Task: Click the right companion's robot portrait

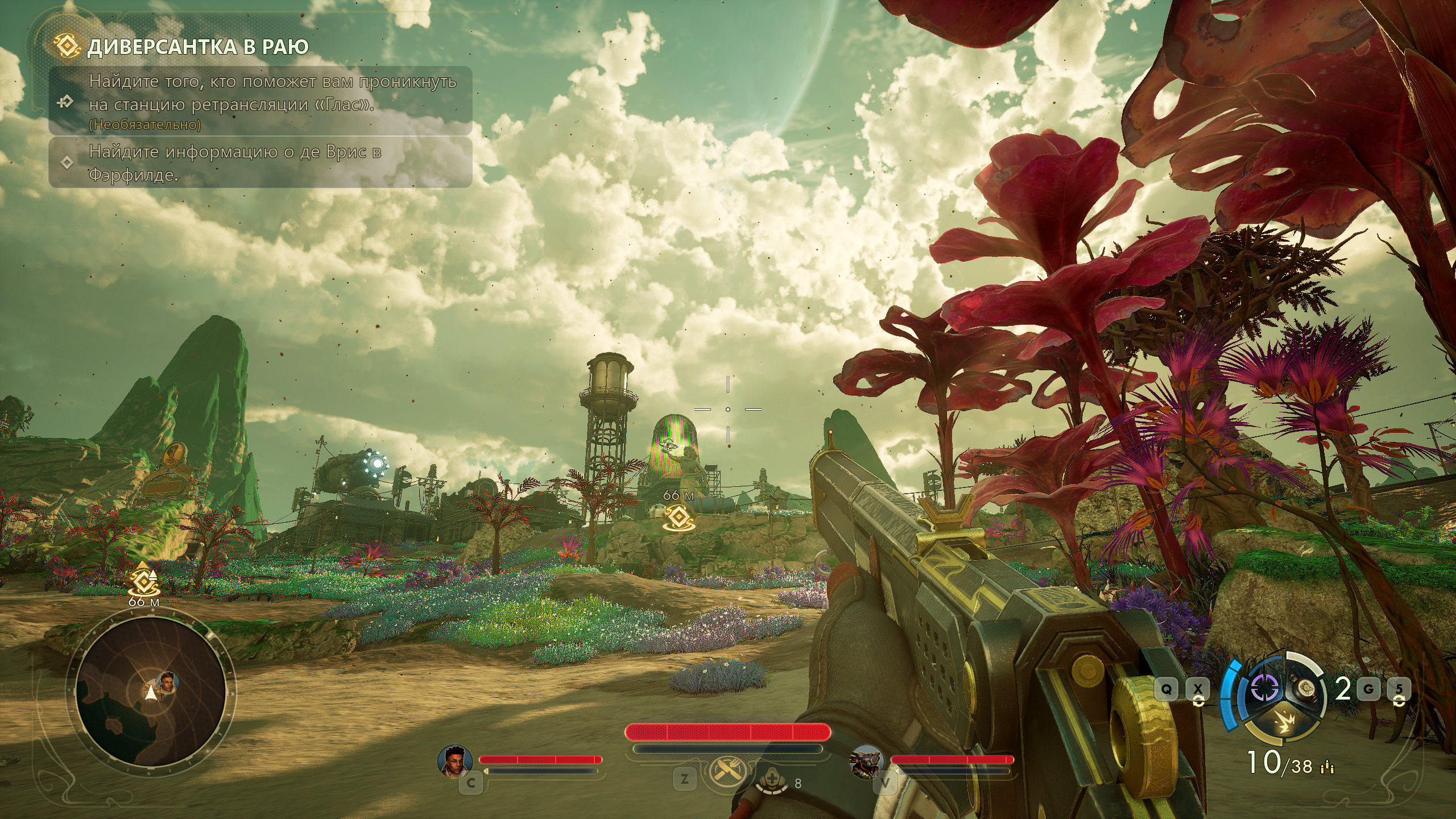Action: click(866, 760)
